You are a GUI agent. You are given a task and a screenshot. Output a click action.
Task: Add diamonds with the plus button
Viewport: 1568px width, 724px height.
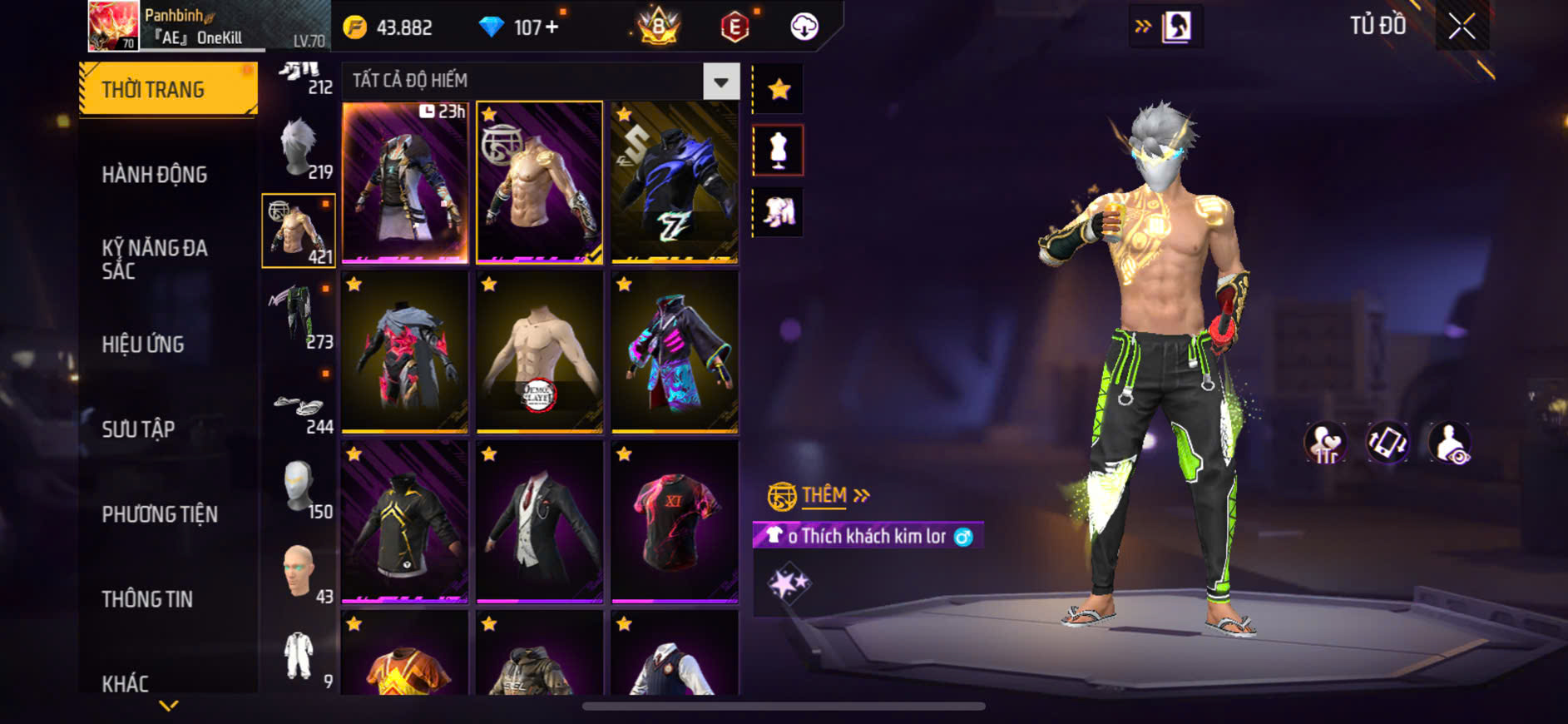(x=552, y=27)
